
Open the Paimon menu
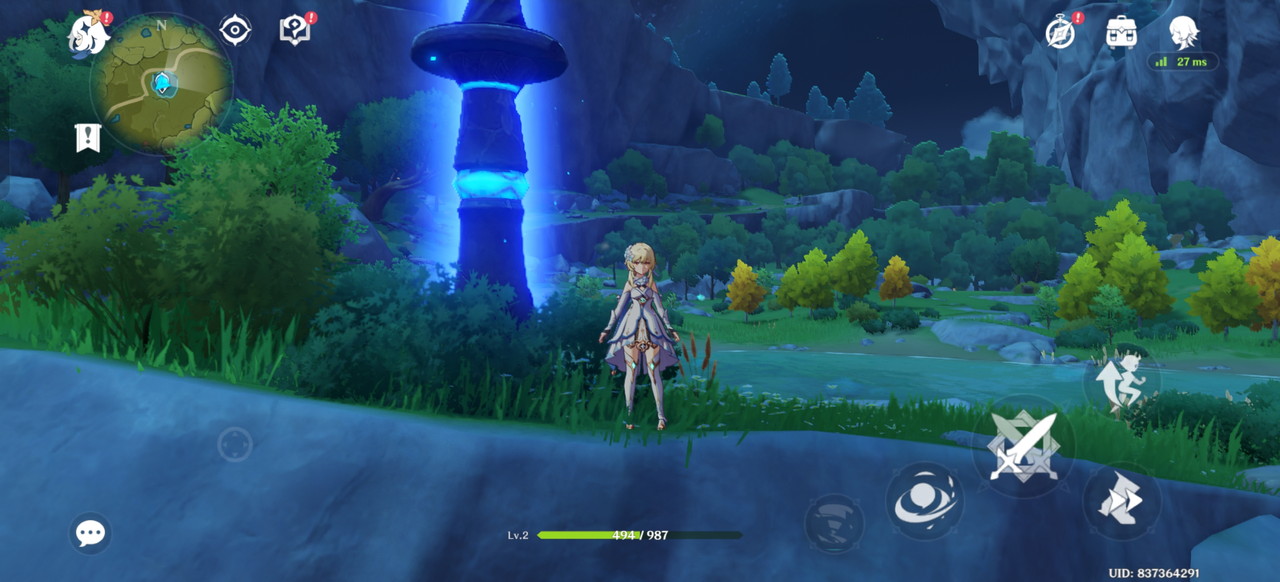pyautogui.click(x=88, y=35)
